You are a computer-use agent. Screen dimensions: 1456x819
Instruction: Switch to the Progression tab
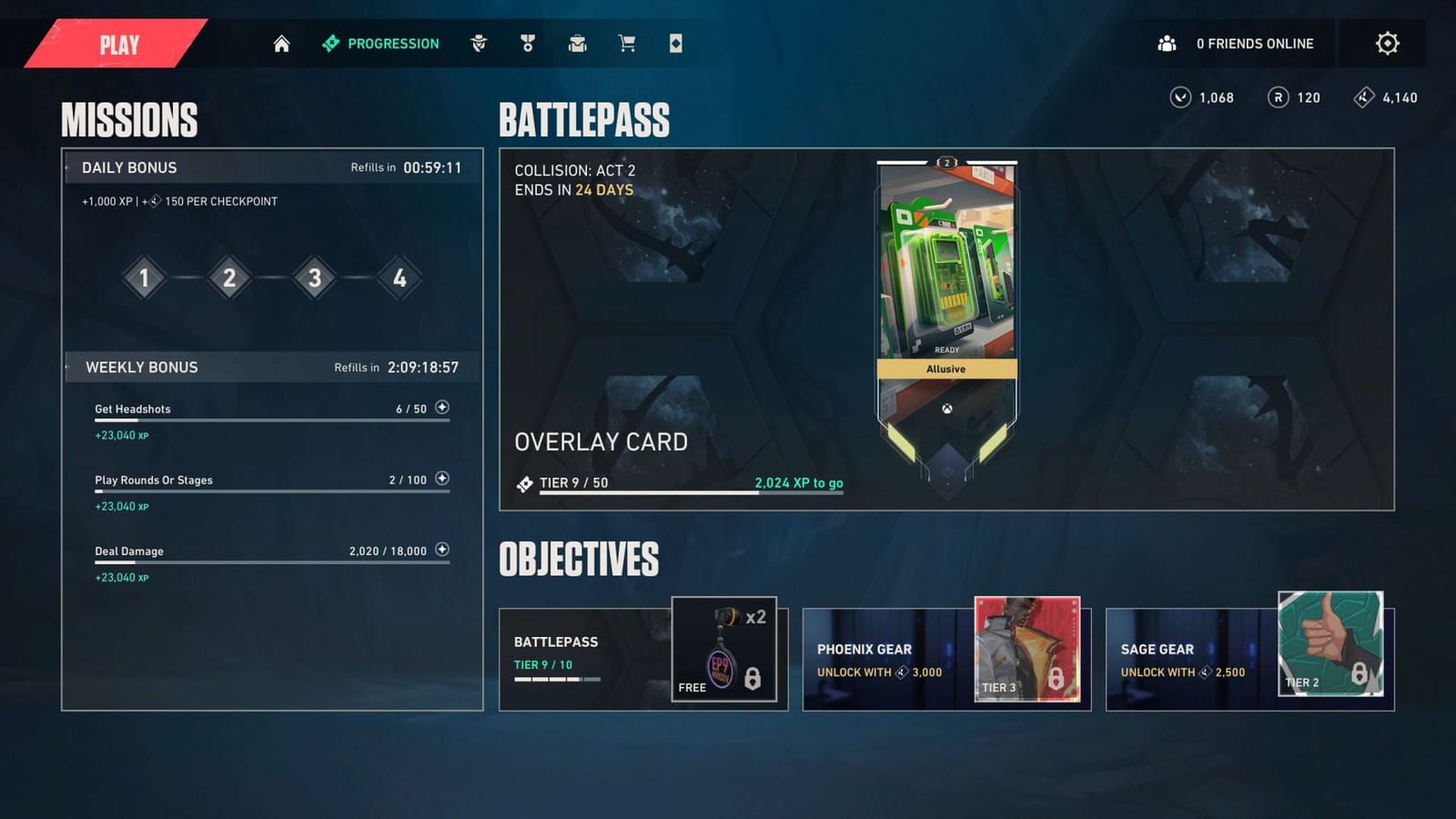point(379,43)
